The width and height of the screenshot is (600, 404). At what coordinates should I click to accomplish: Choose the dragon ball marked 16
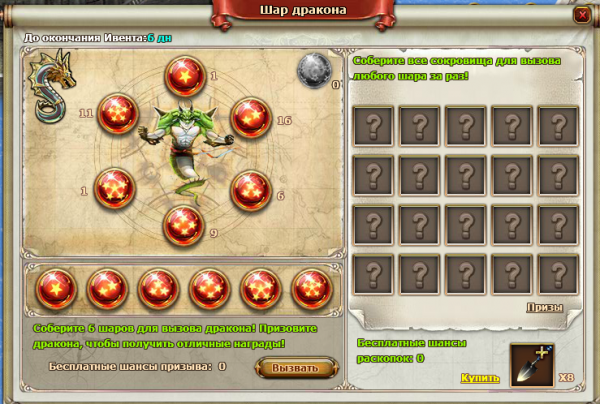click(x=250, y=118)
